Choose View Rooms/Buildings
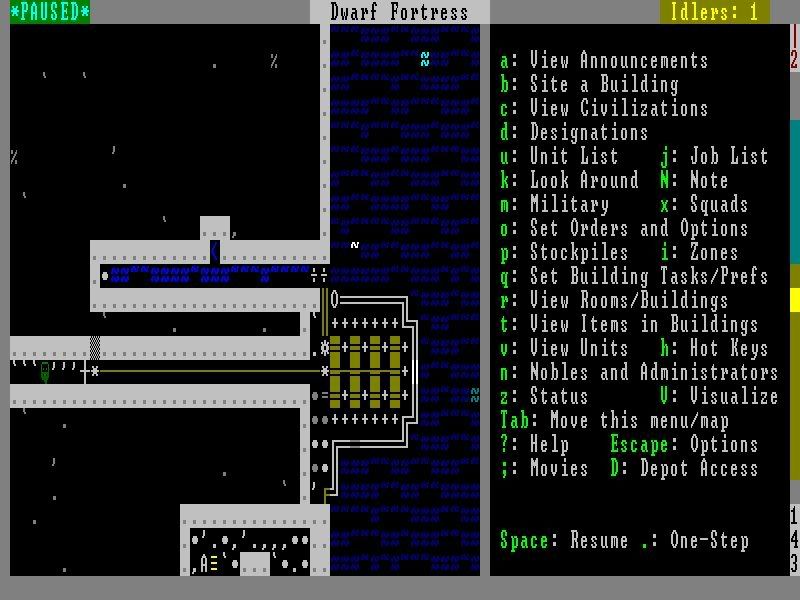Viewport: 800px width, 600px height. (614, 301)
